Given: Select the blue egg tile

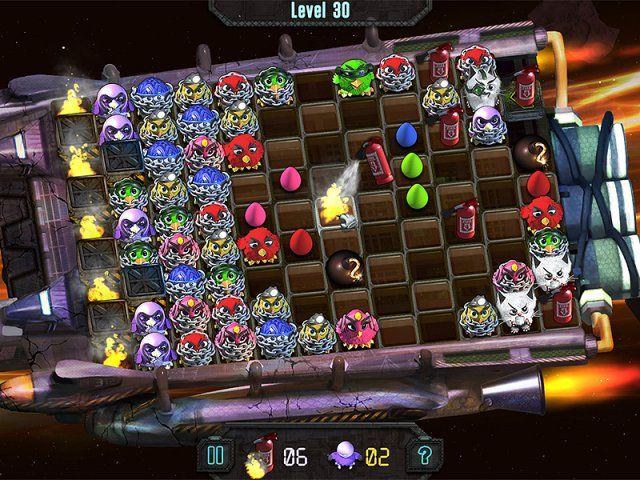Looking at the screenshot, I should [x=406, y=134].
